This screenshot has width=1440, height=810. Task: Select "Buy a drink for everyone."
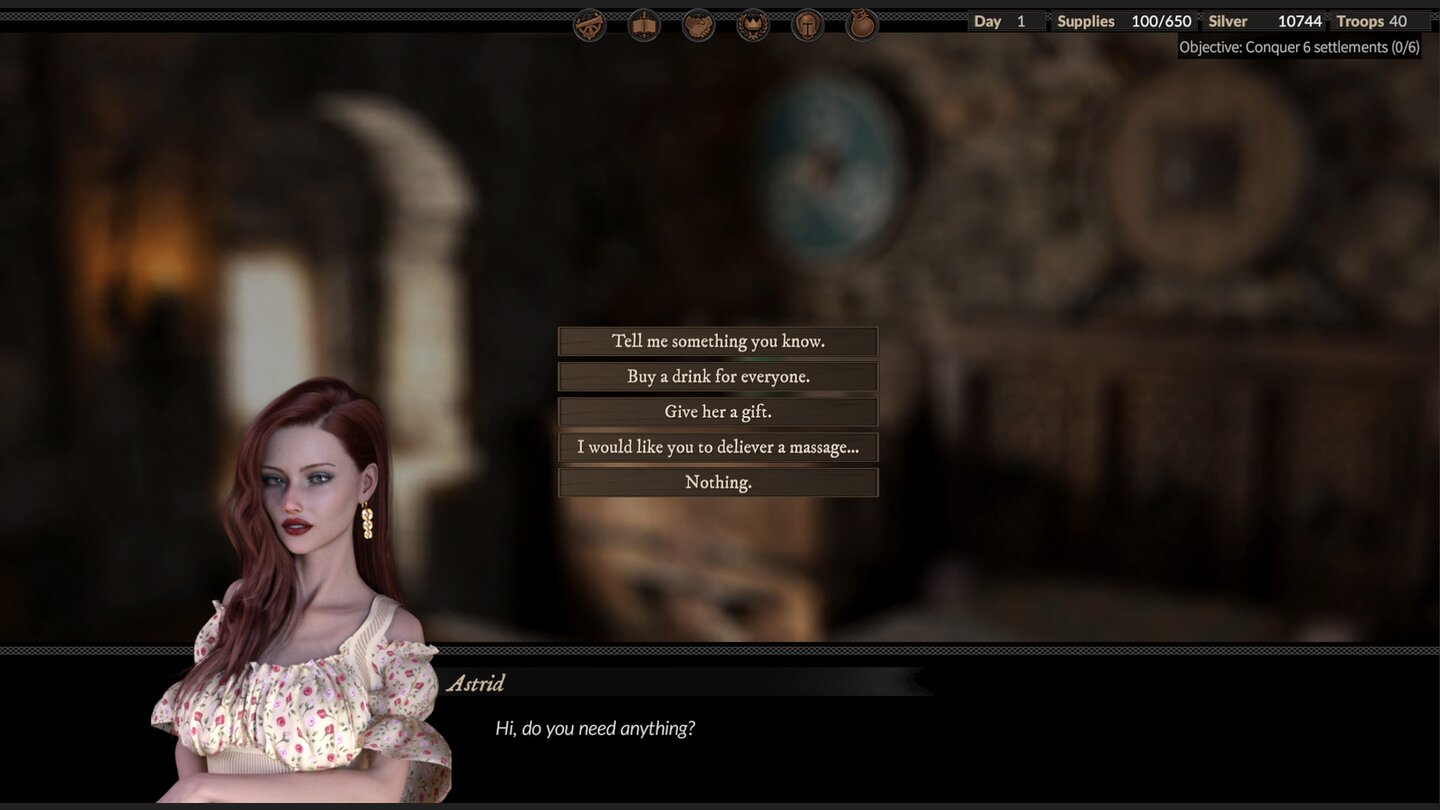[x=718, y=377]
